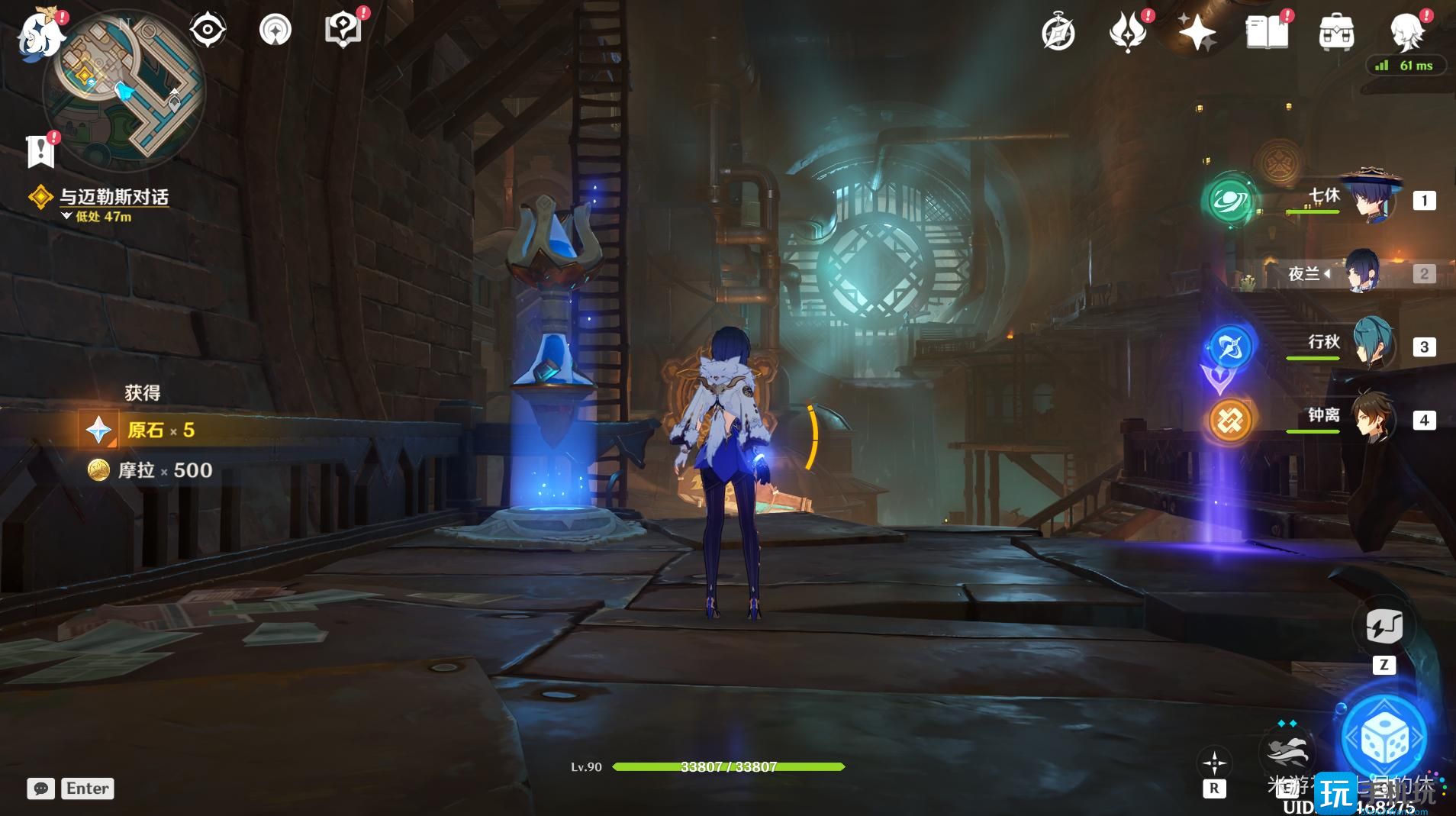This screenshot has height=816, width=1456.
Task: Activate the dice elemental burst
Action: coord(1384,739)
